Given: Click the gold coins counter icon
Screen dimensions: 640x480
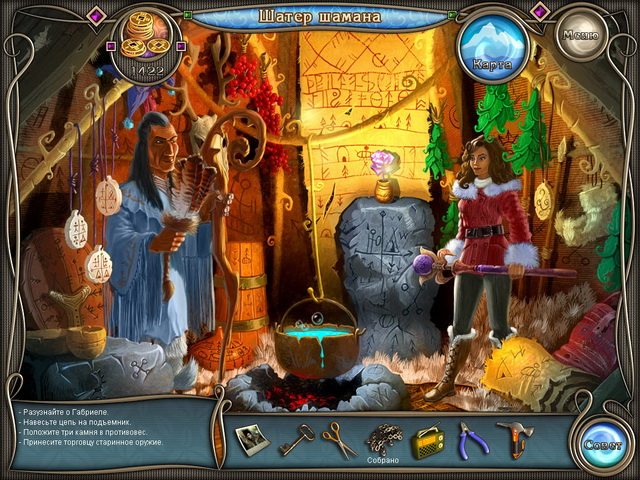Looking at the screenshot, I should (x=145, y=40).
